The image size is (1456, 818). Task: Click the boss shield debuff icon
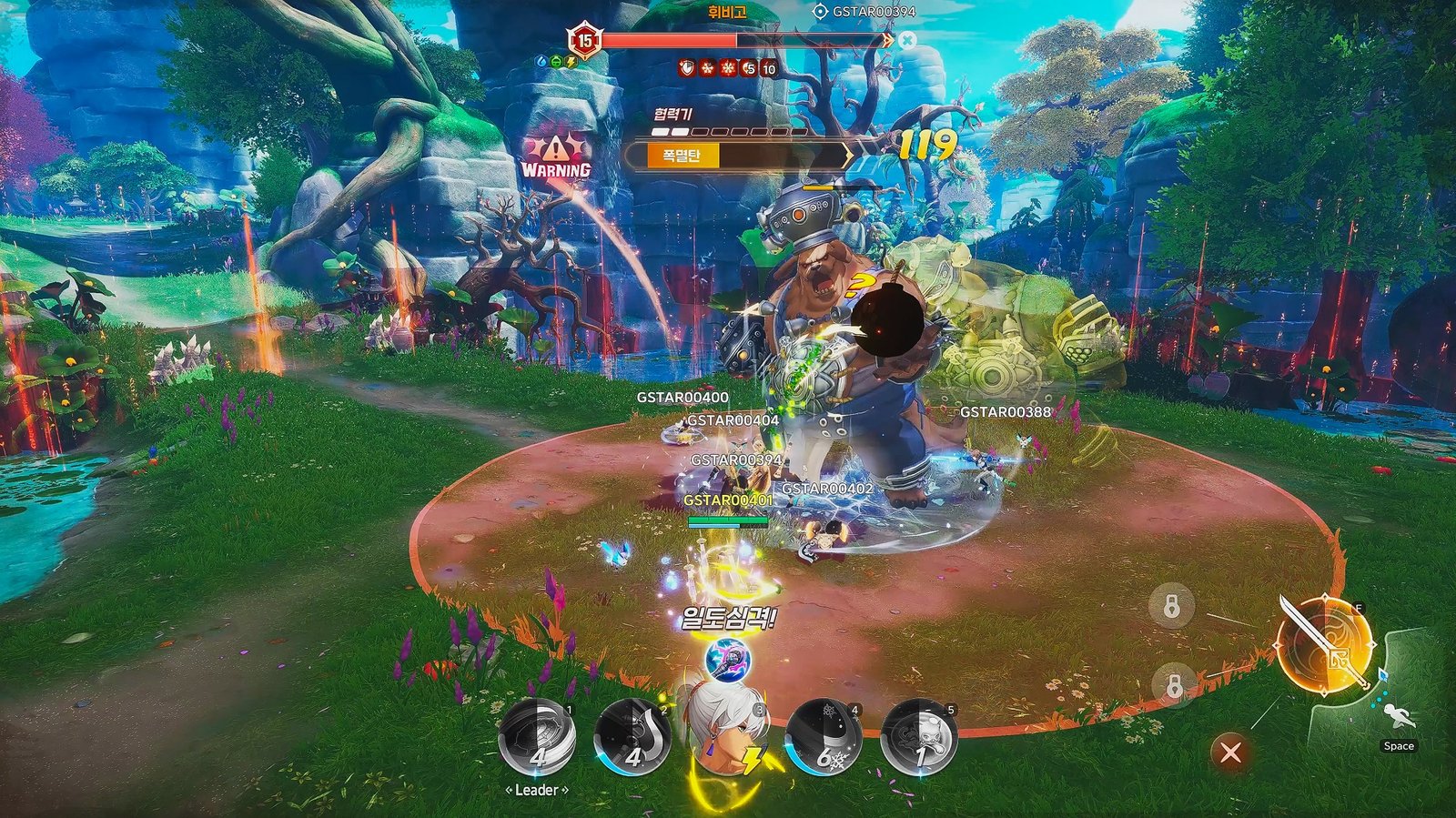[687, 68]
